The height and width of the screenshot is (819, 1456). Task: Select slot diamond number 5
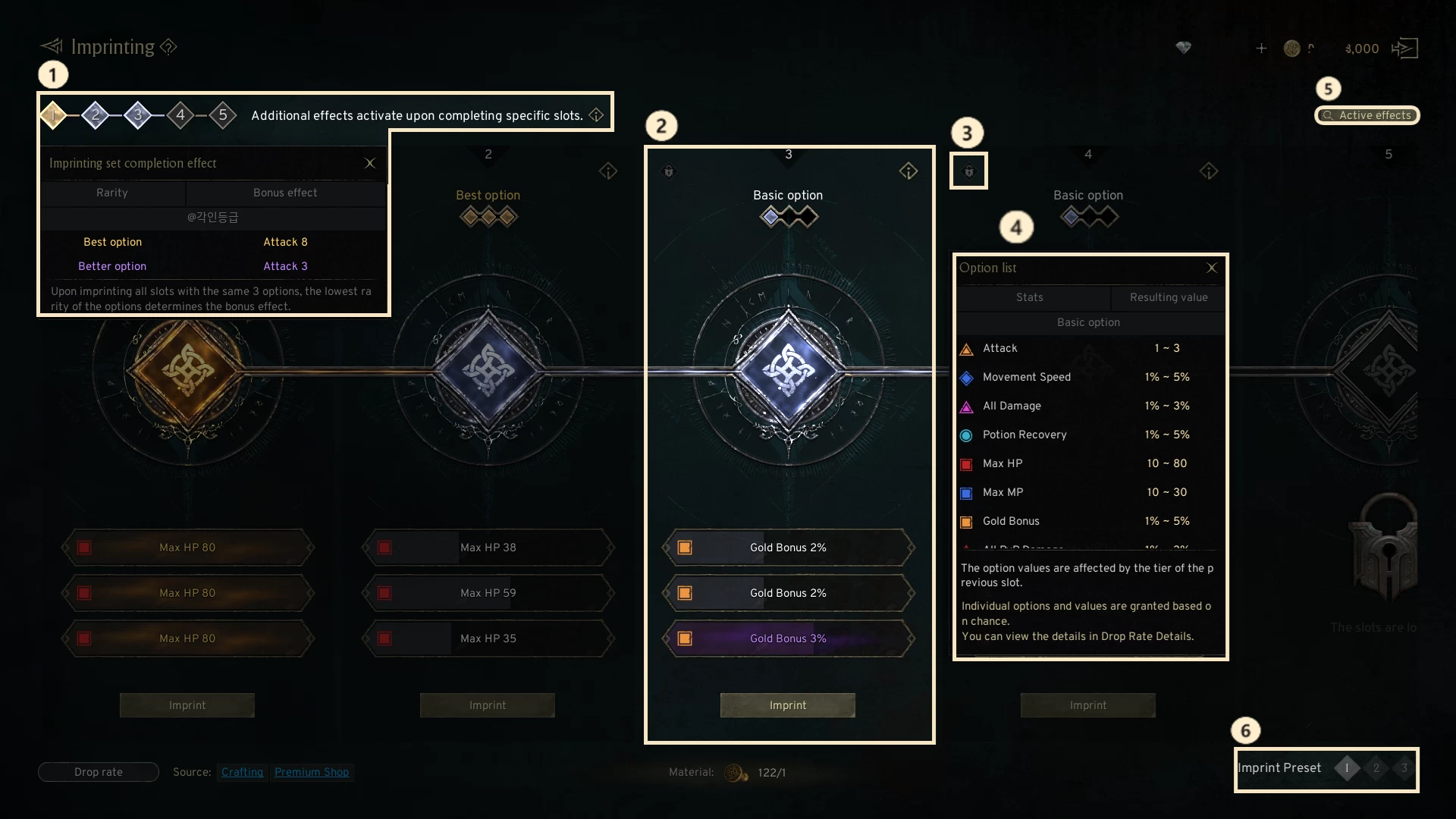tap(223, 115)
